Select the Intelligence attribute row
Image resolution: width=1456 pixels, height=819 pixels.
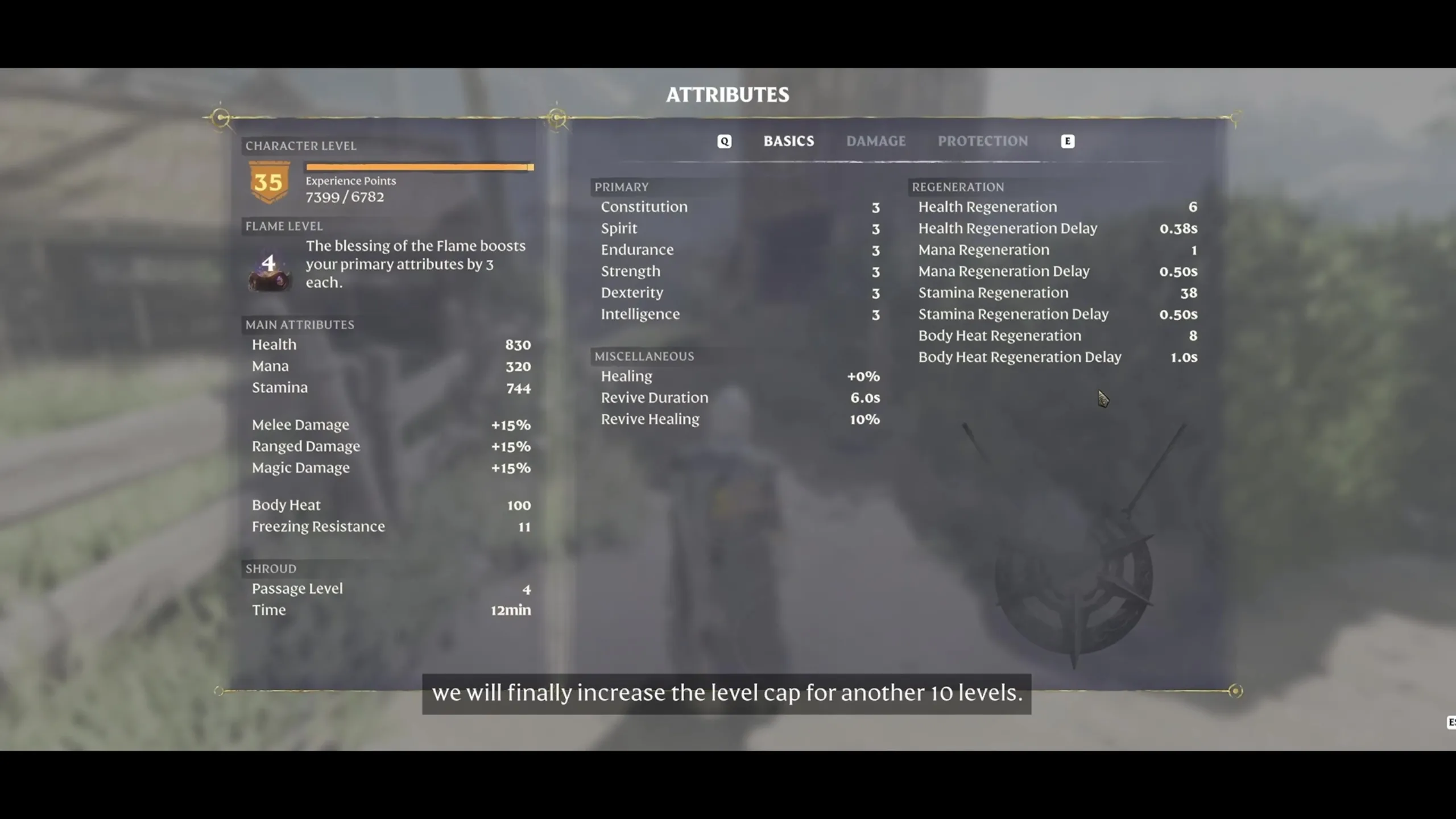[640, 314]
